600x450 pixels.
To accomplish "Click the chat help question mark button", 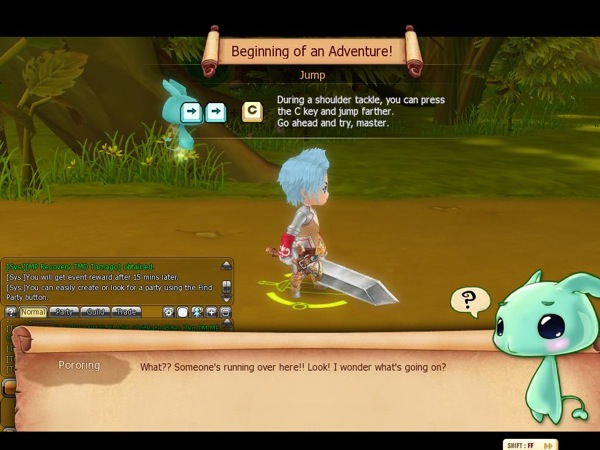I will pos(10,312).
